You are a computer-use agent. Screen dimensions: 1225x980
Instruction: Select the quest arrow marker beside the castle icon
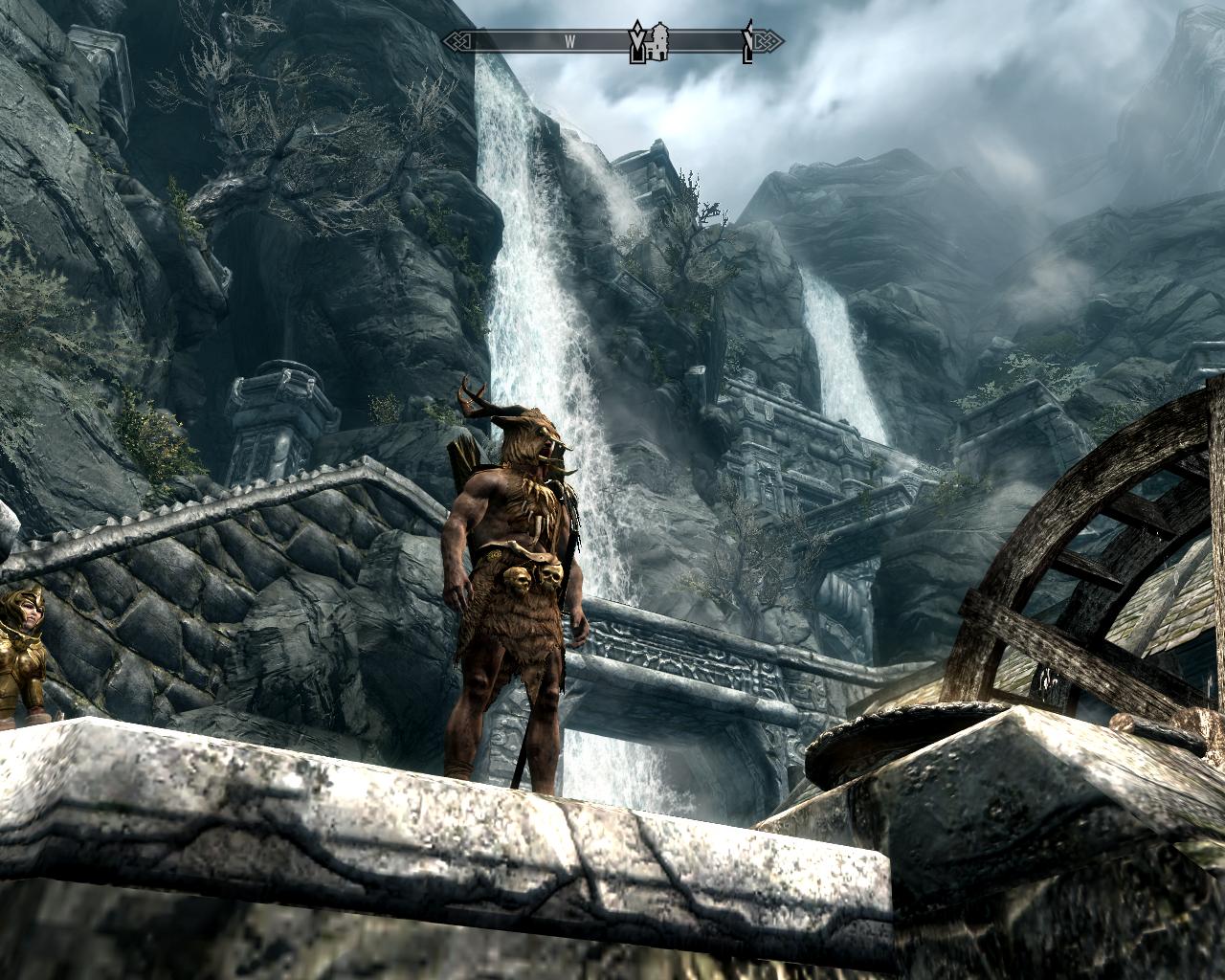(x=636, y=42)
